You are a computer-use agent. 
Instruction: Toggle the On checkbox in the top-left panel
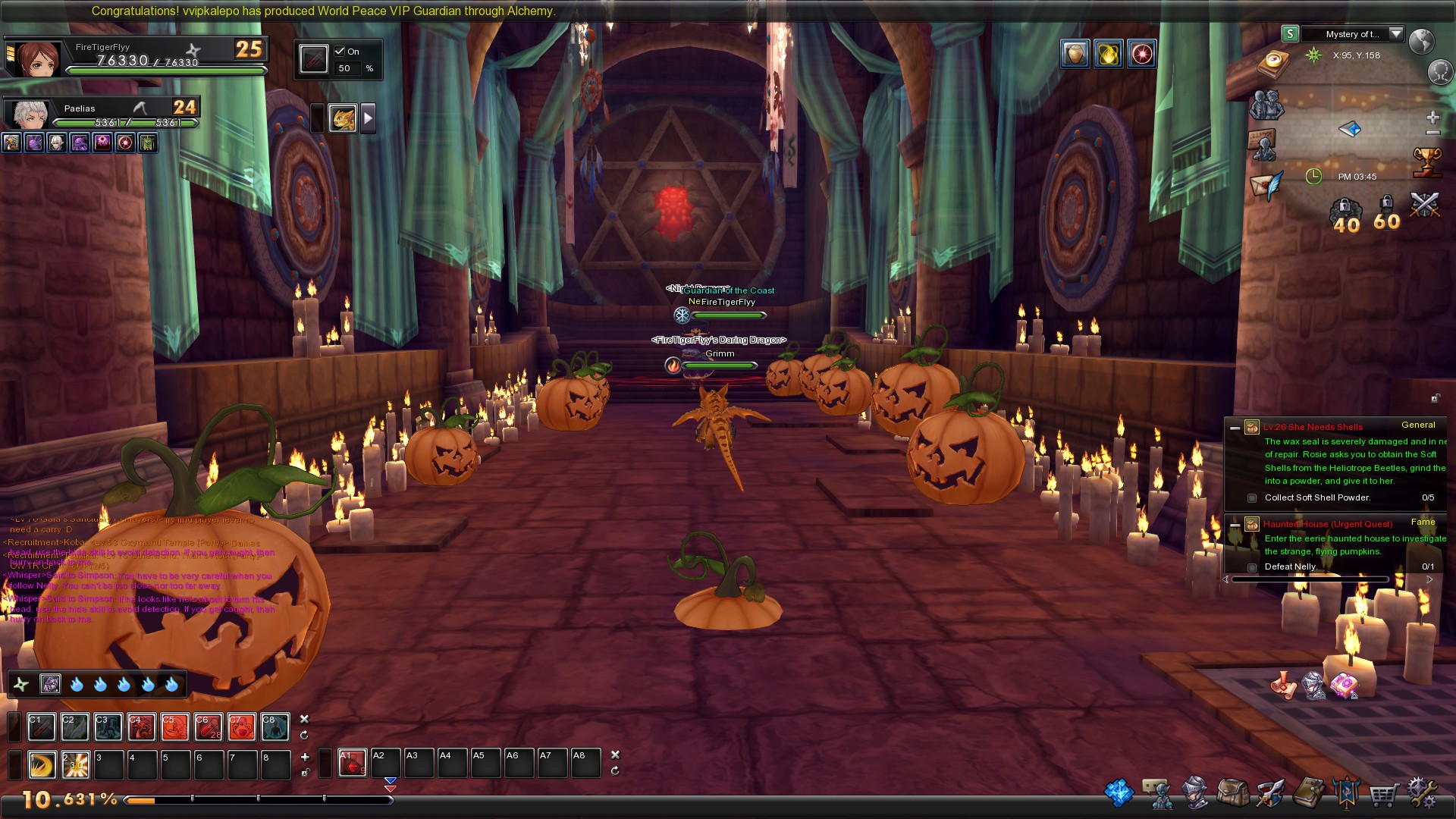(339, 52)
